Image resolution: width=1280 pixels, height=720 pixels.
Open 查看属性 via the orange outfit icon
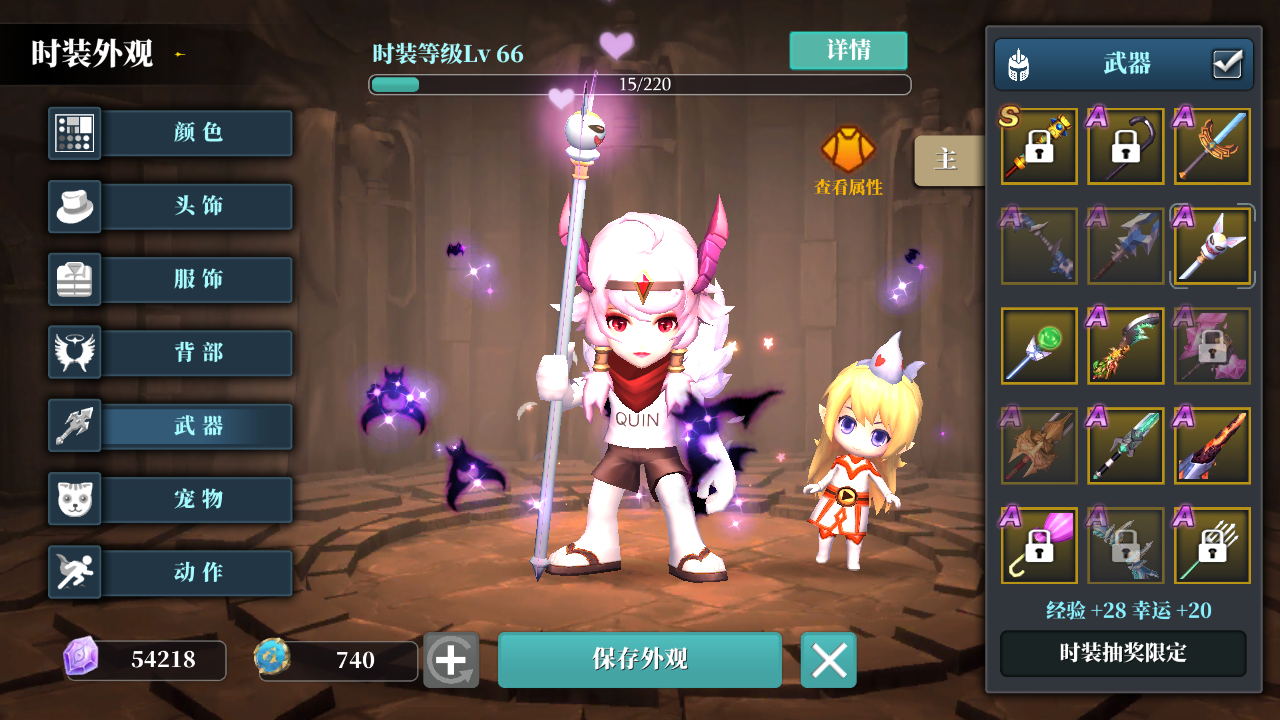pyautogui.click(x=848, y=150)
